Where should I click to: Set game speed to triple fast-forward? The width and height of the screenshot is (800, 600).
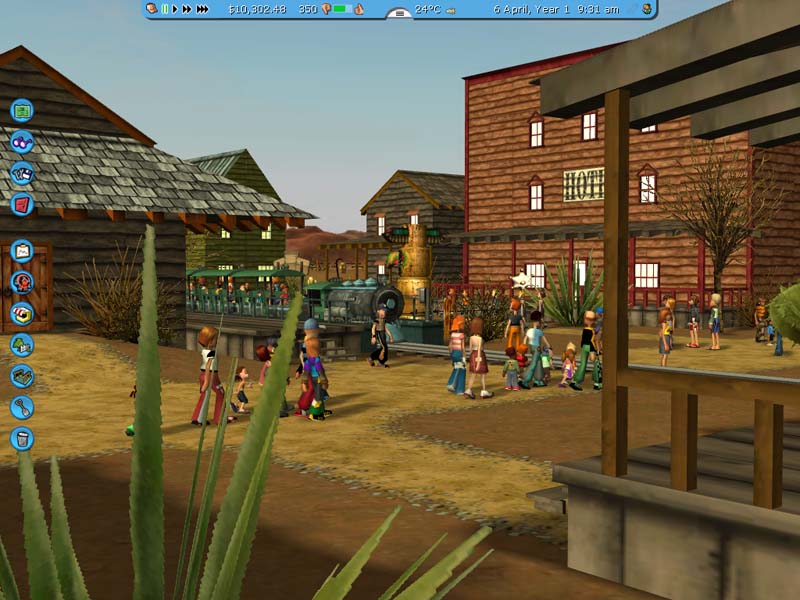pyautogui.click(x=202, y=9)
